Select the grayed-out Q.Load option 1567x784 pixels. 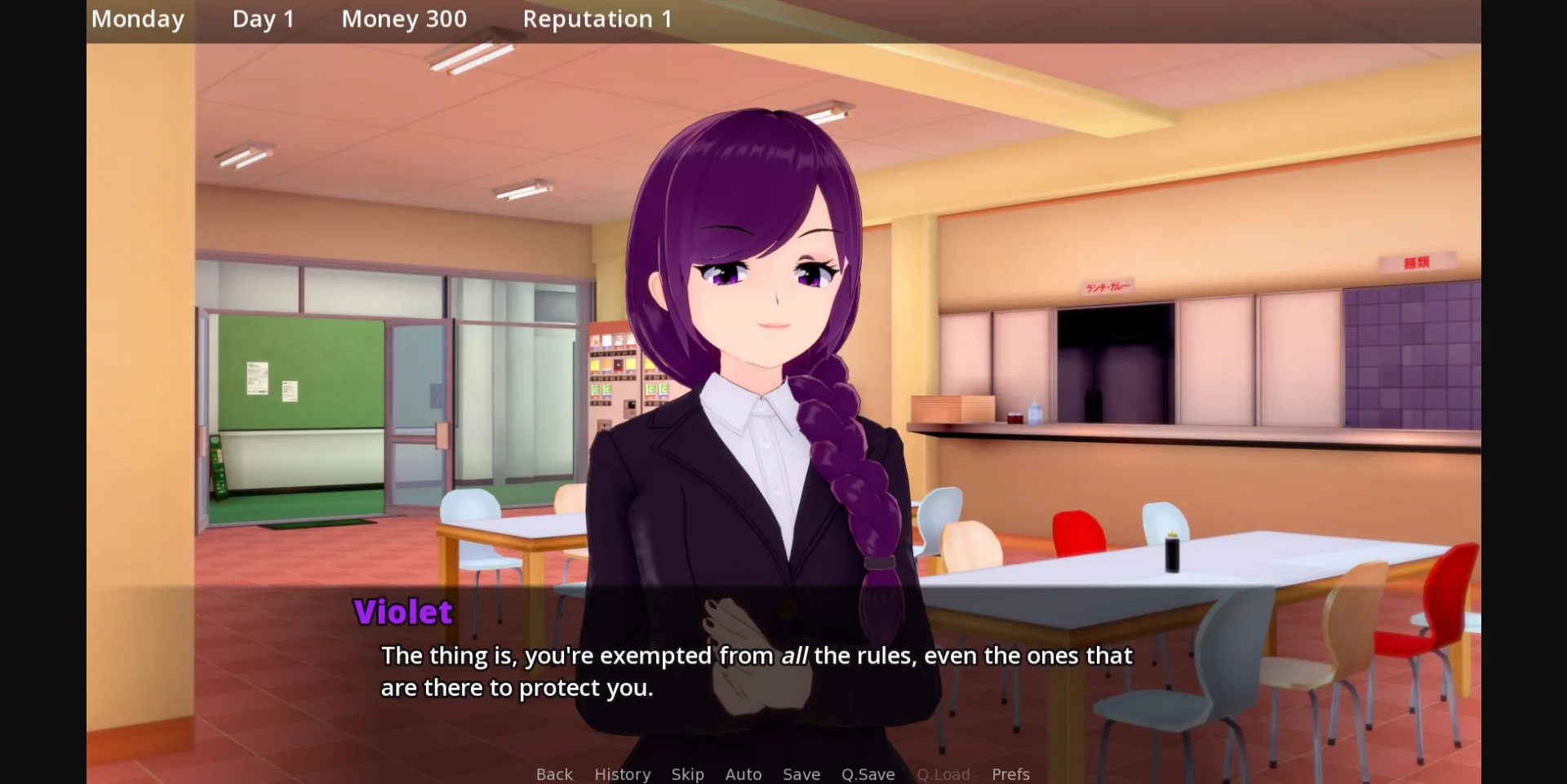point(943,773)
